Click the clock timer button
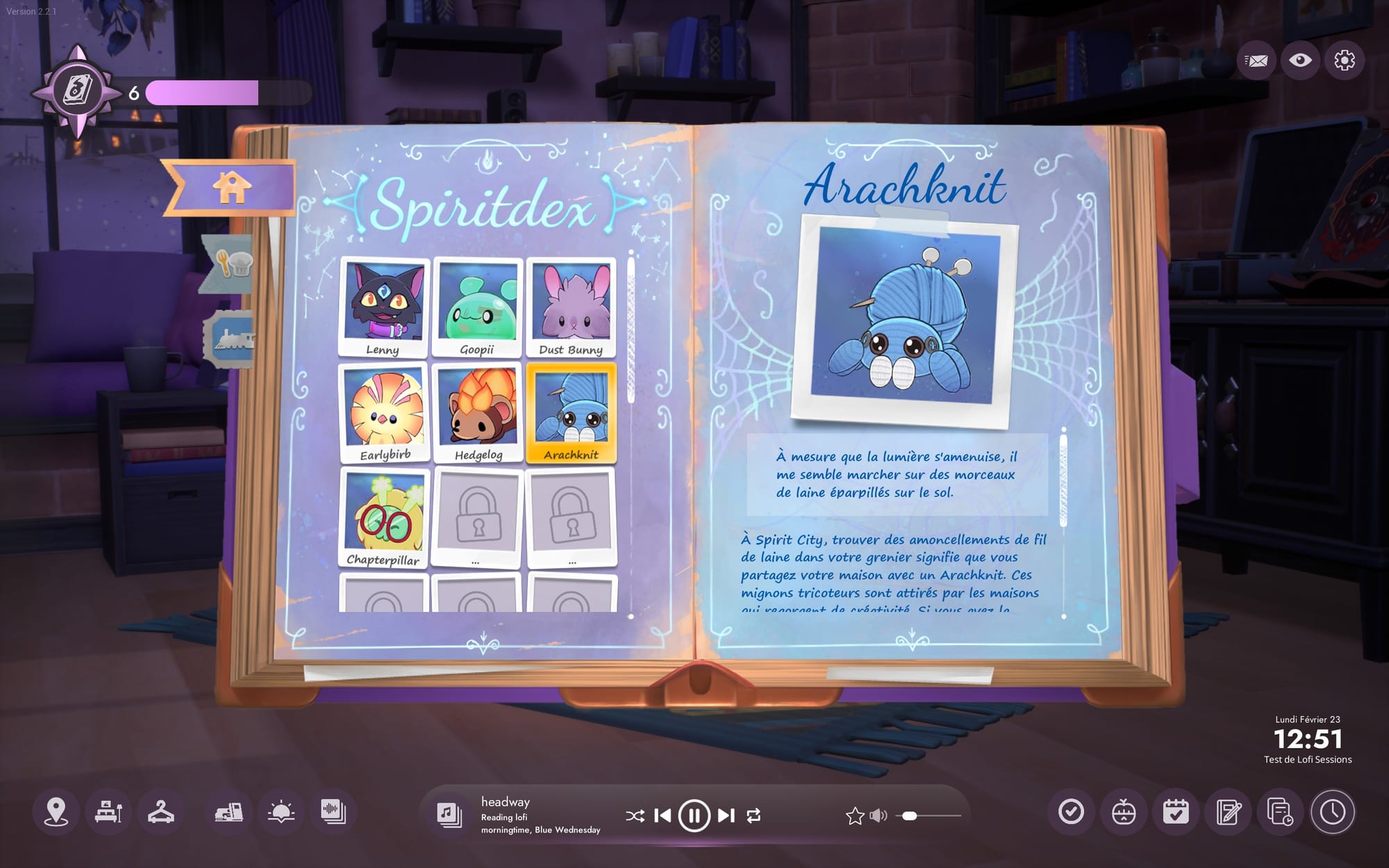1389x868 pixels. pyautogui.click(x=1332, y=812)
